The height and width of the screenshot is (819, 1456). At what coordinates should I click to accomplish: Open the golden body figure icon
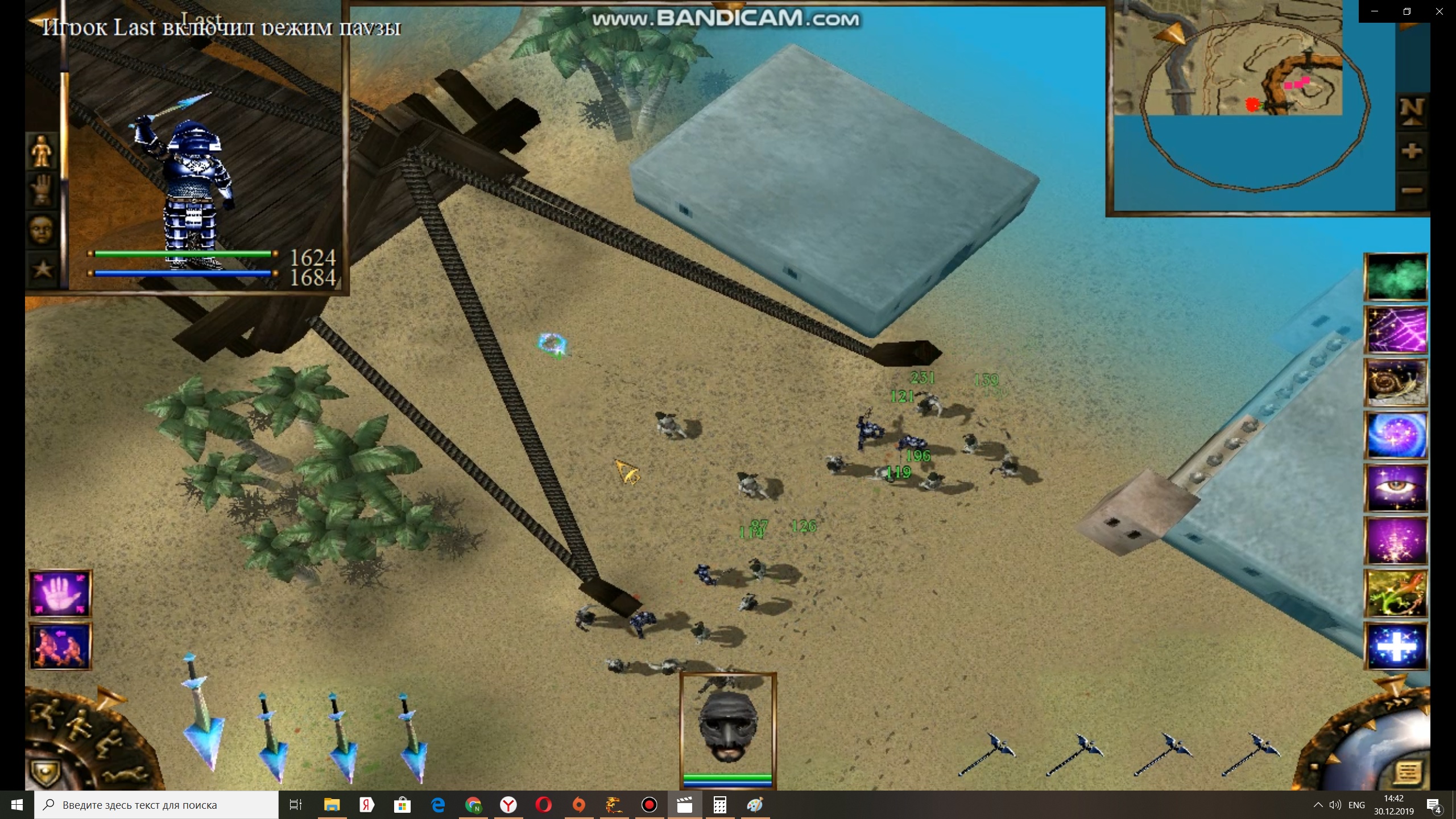[x=42, y=152]
